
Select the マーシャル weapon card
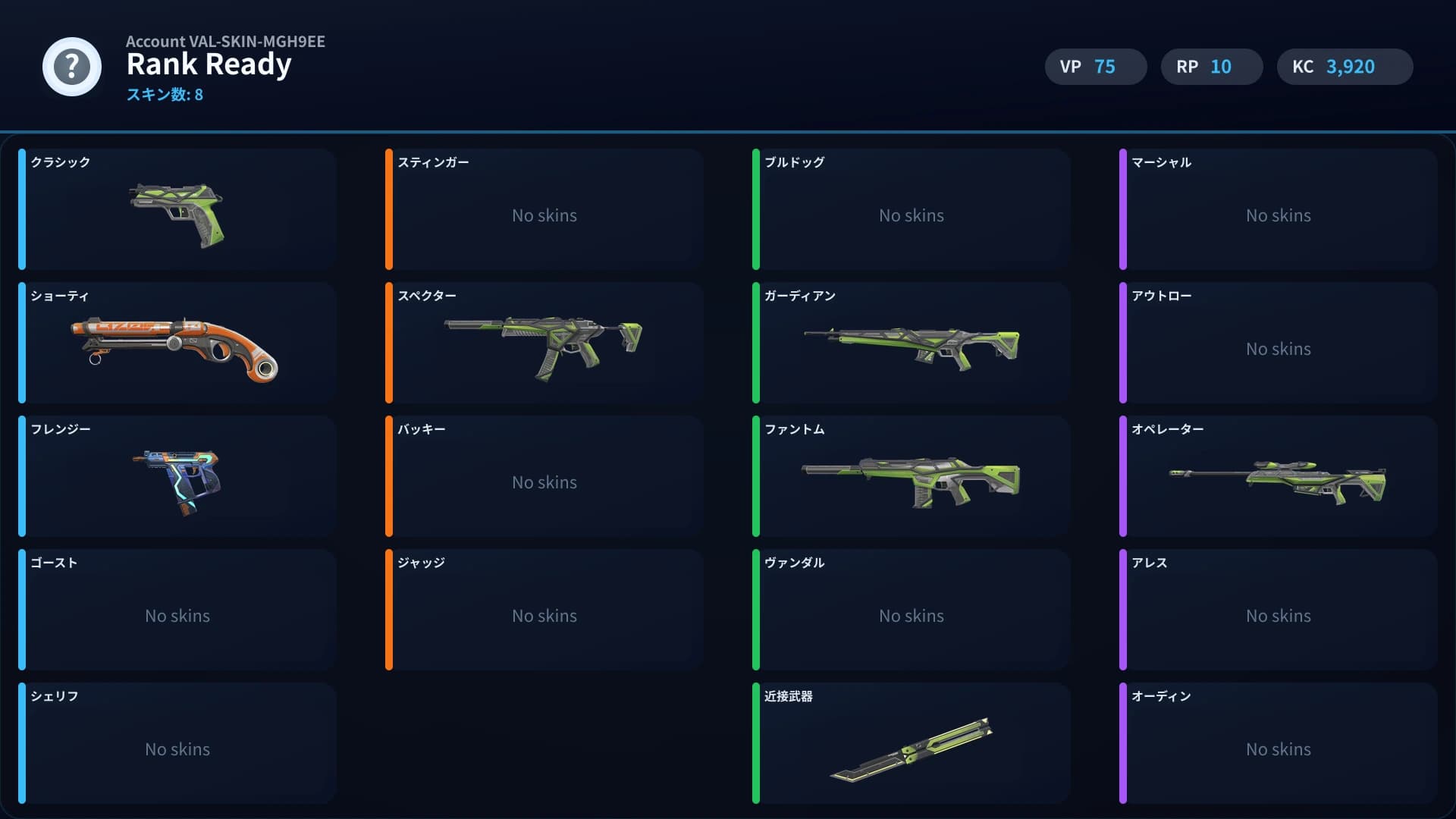(x=1278, y=210)
